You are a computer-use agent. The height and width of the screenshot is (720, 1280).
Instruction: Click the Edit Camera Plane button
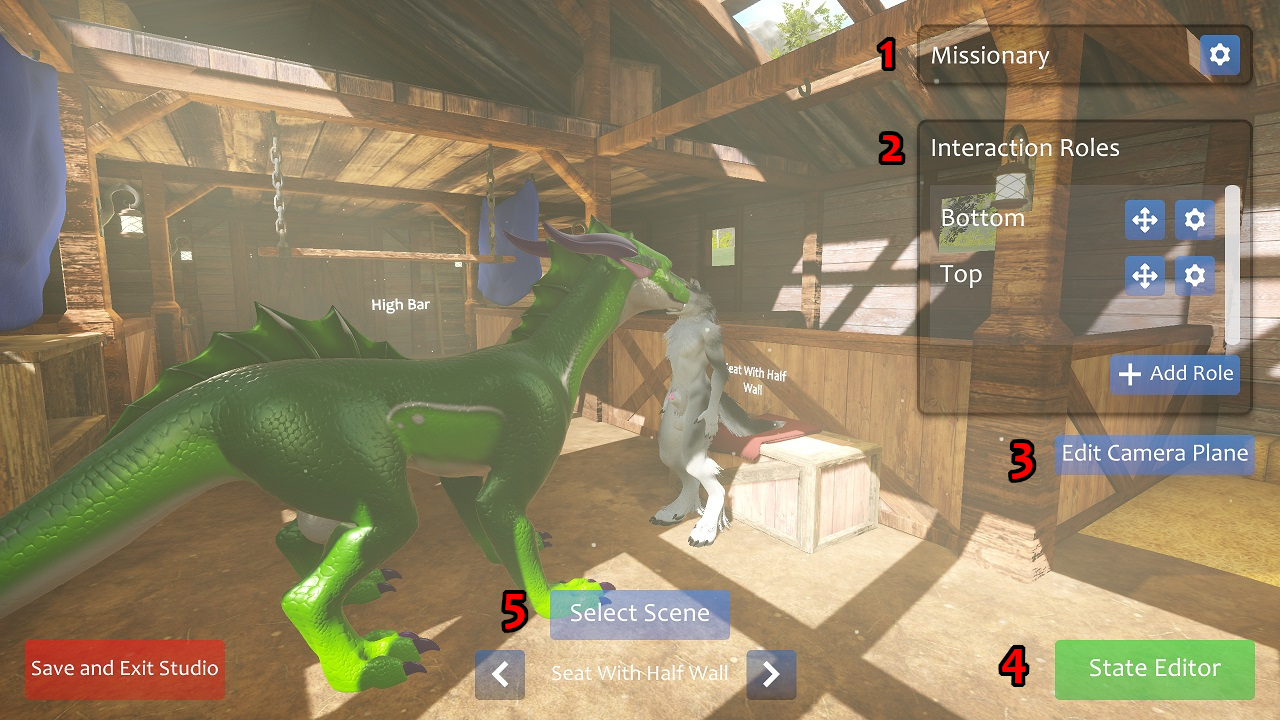click(1154, 454)
